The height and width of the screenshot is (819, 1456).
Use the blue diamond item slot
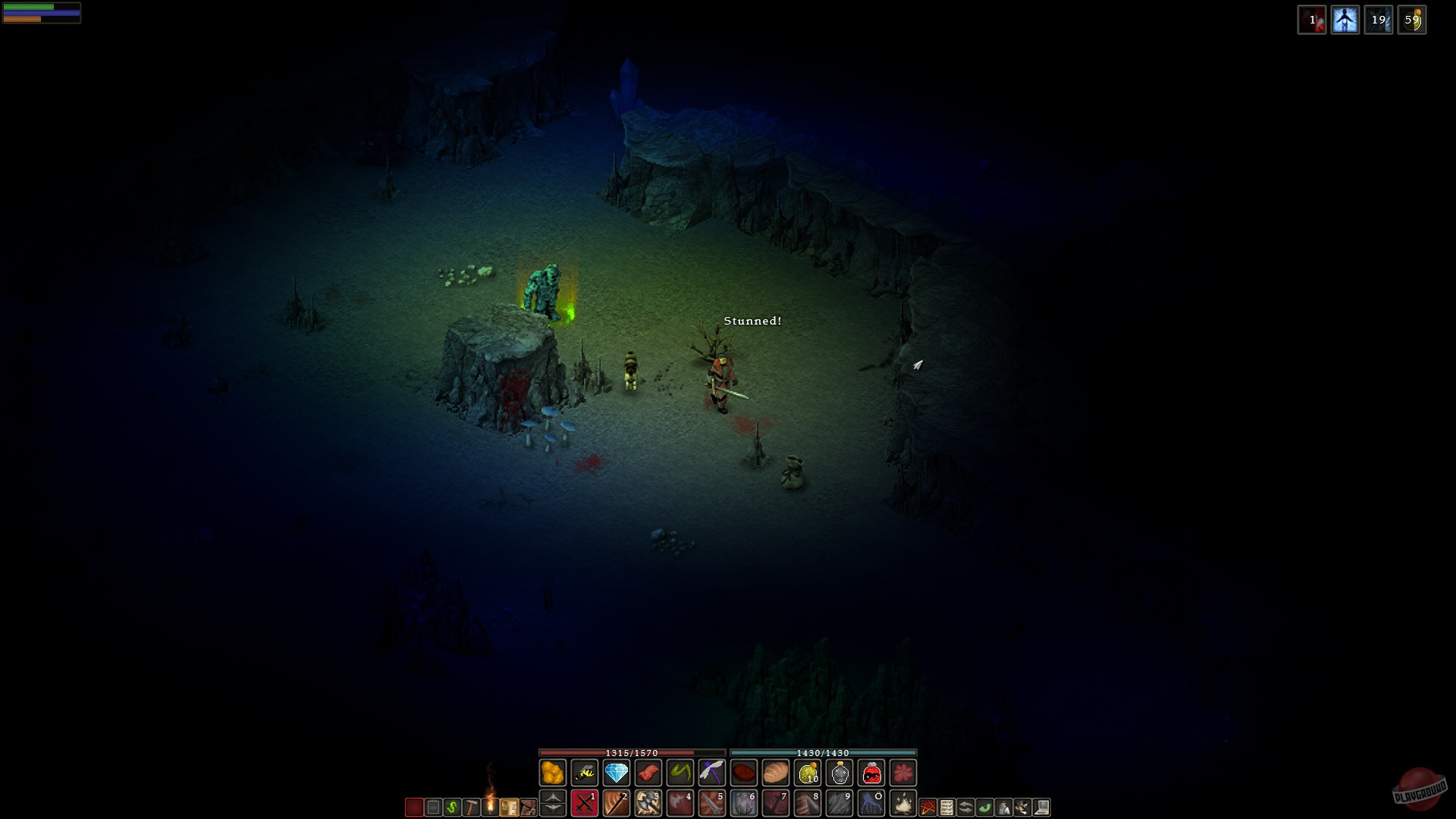617,773
